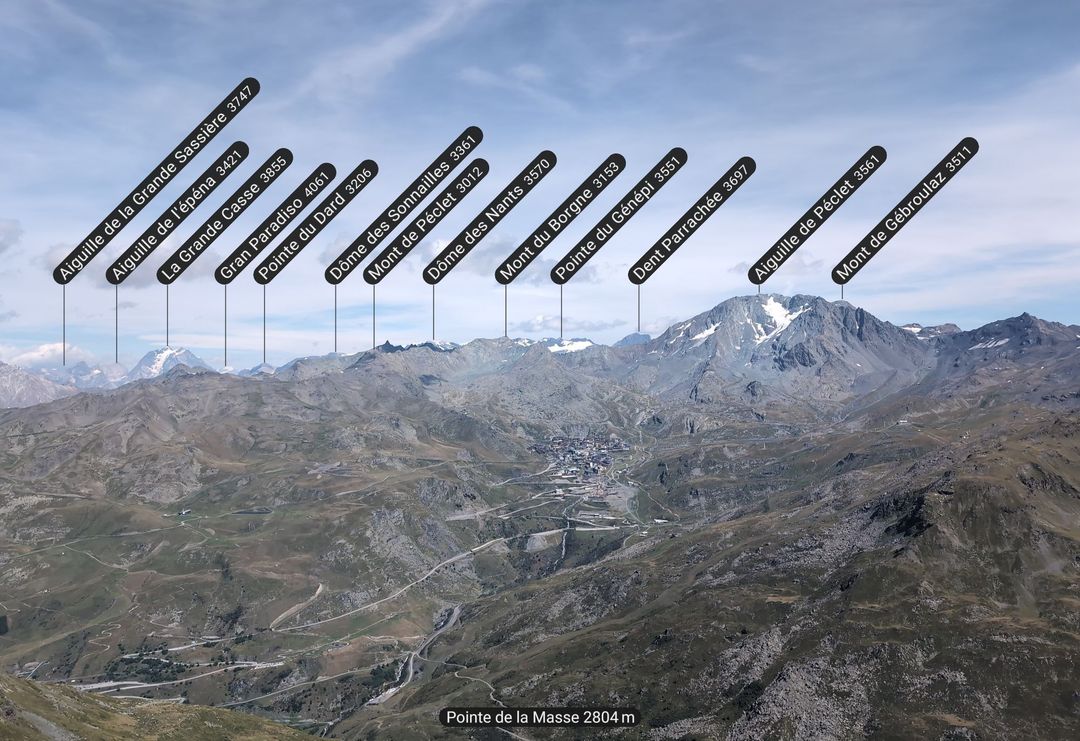Select the Dôme des Nants label
This screenshot has width=1080, height=741.
[x=489, y=217]
